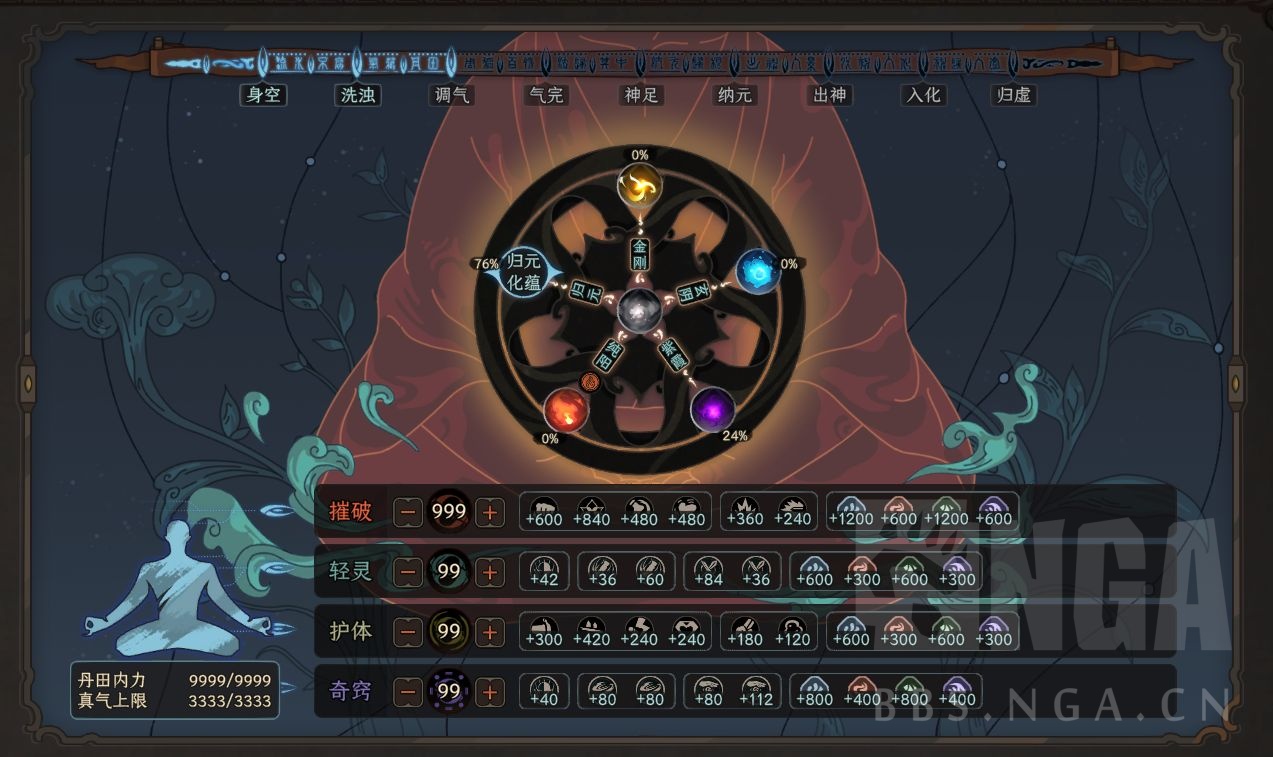The height and width of the screenshot is (757, 1273).
Task: Select the 神足 stage label
Action: tap(640, 95)
